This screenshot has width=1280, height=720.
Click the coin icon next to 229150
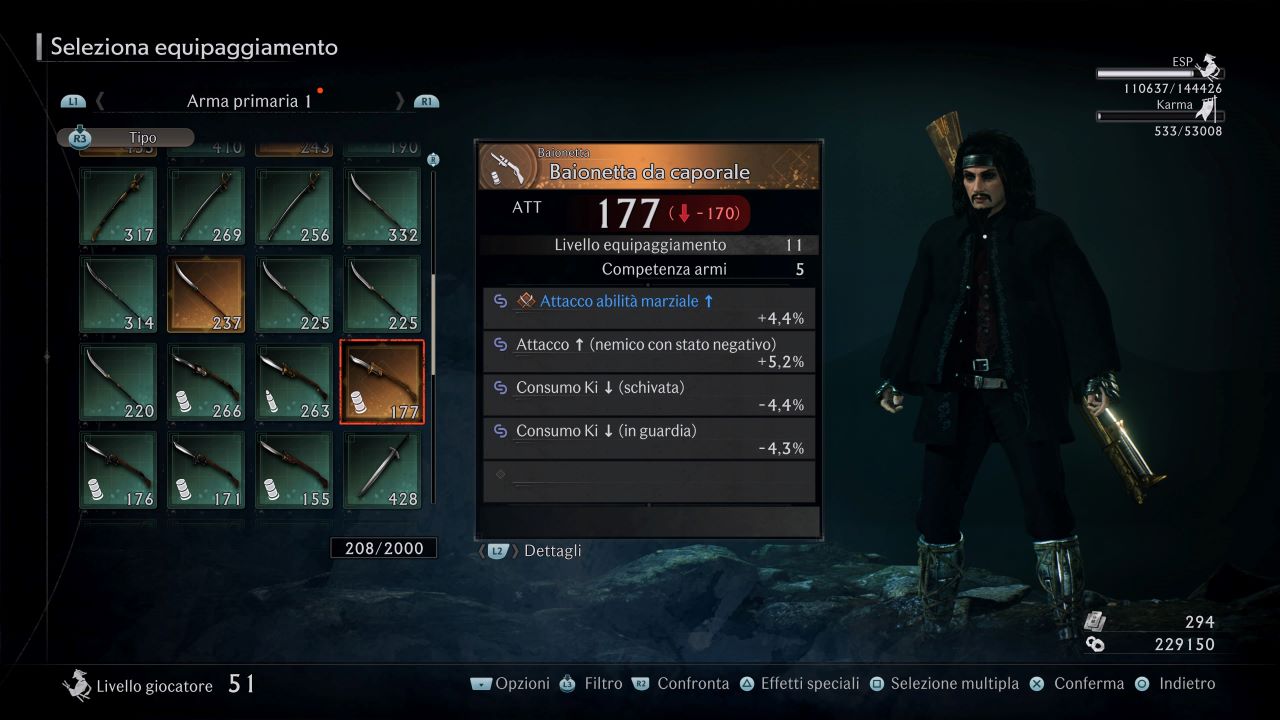coord(1095,644)
